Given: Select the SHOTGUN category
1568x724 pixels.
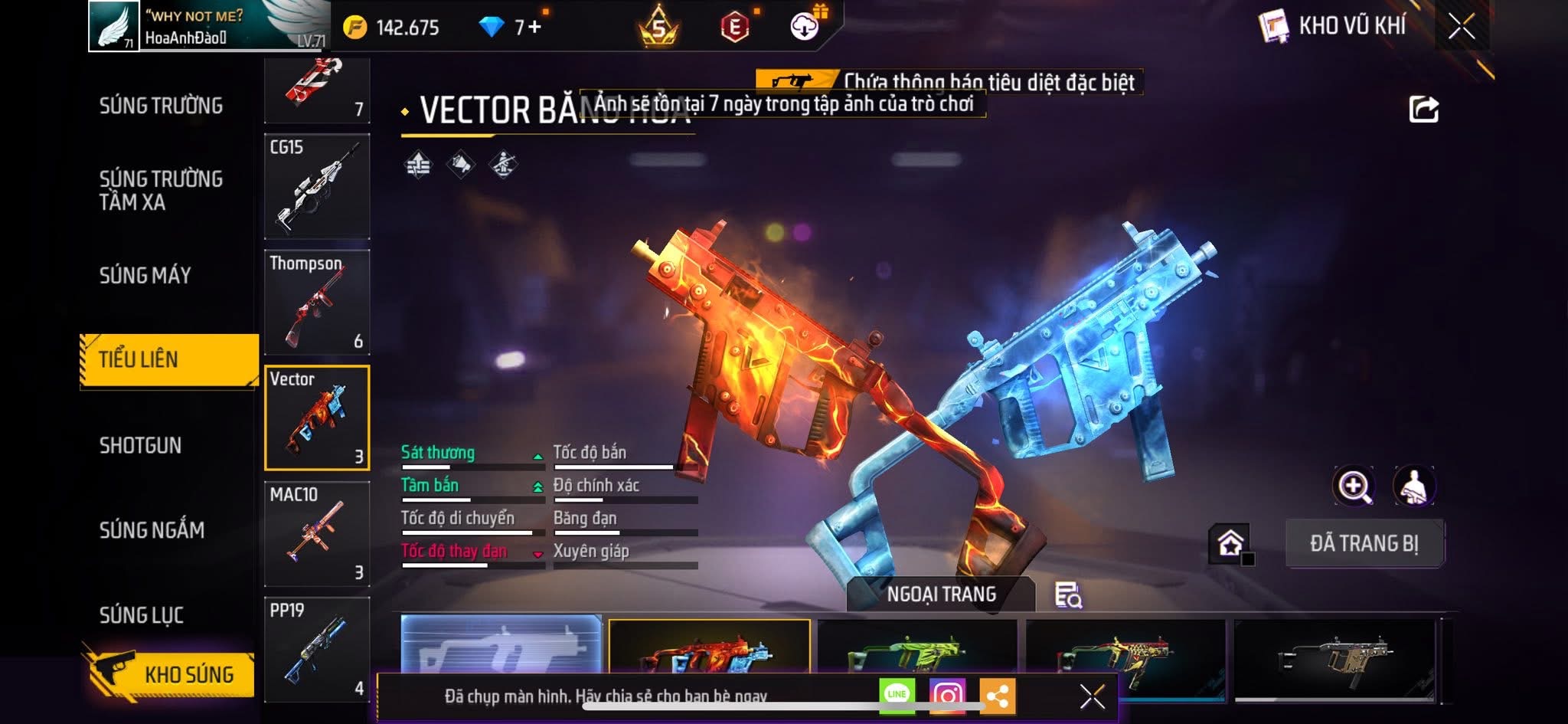Looking at the screenshot, I should [141, 445].
